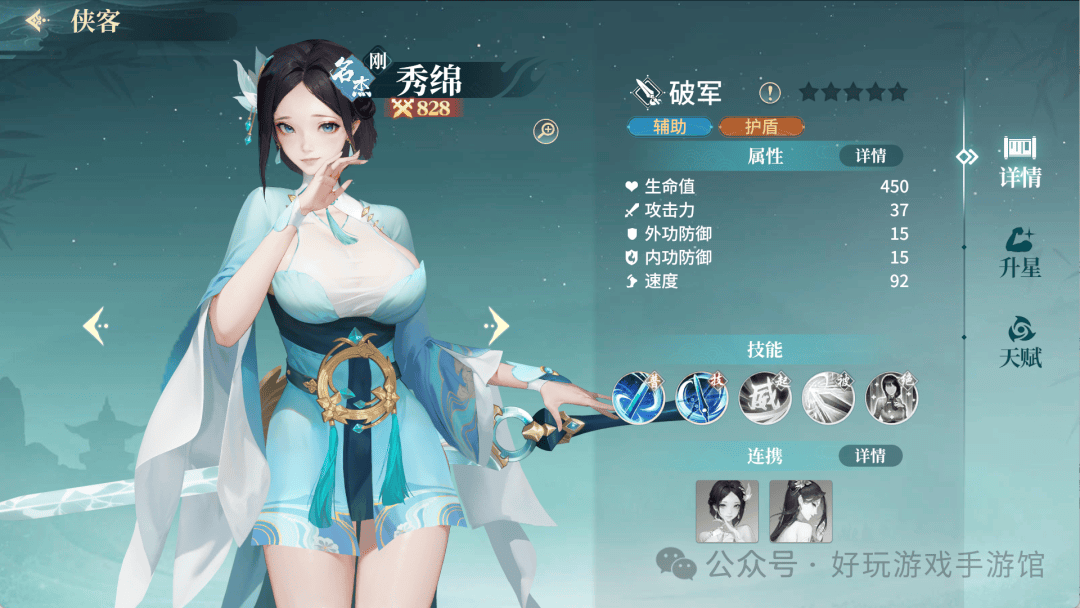Open 详情 next to the 连携 header

(870, 456)
